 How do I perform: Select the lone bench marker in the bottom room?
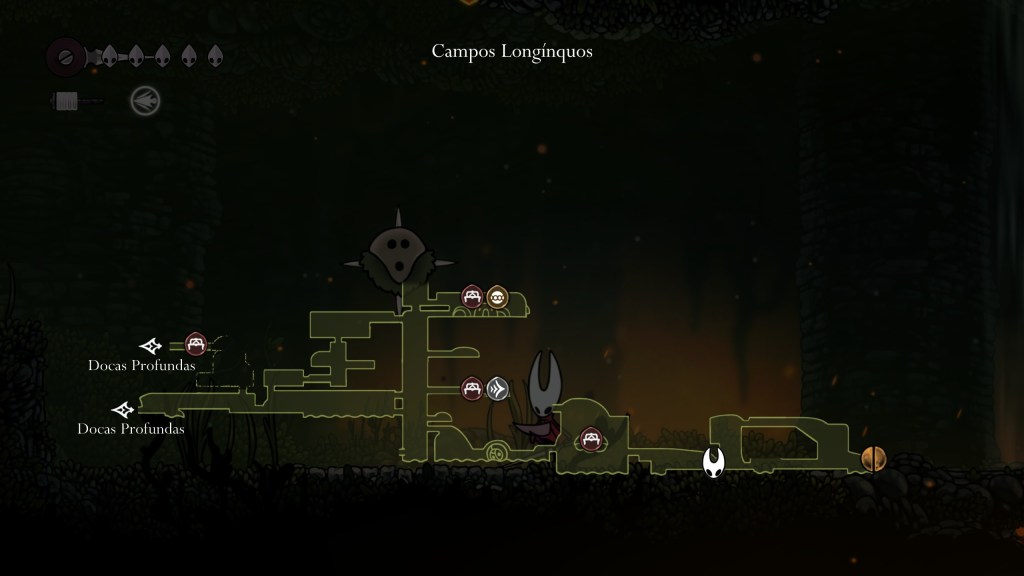[590, 438]
